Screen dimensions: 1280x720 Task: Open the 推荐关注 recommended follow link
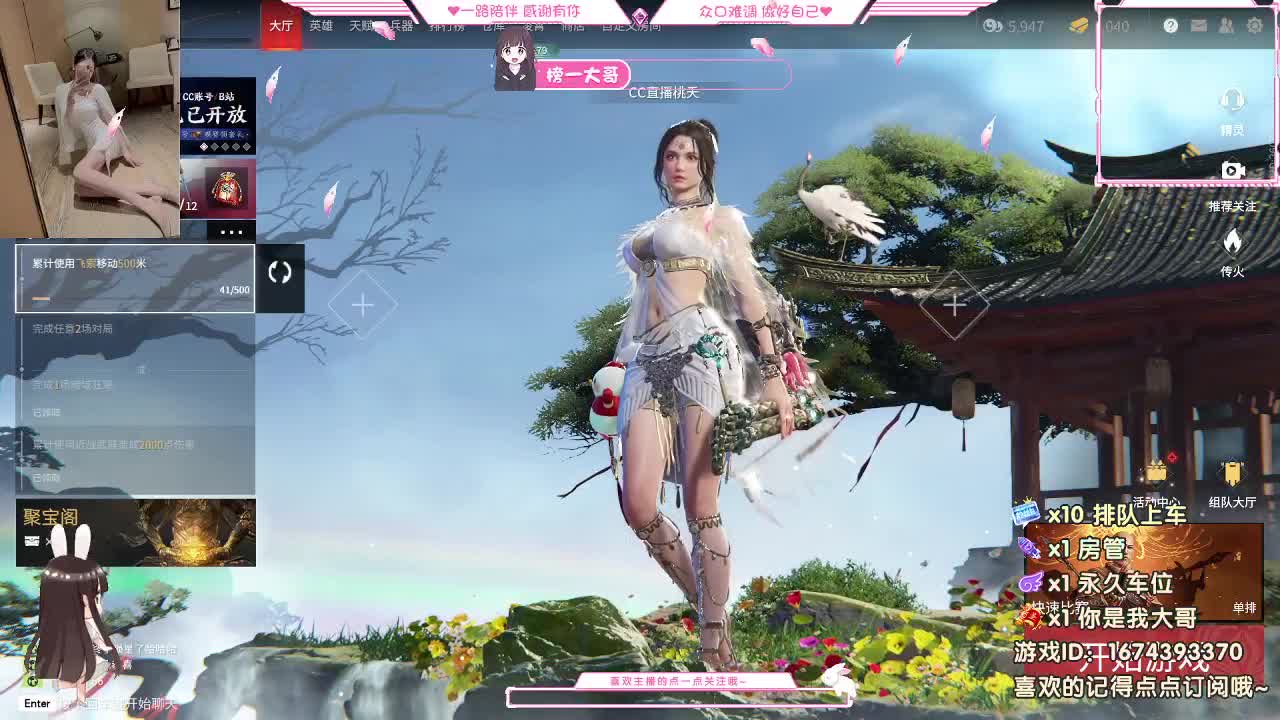[x=1232, y=207]
